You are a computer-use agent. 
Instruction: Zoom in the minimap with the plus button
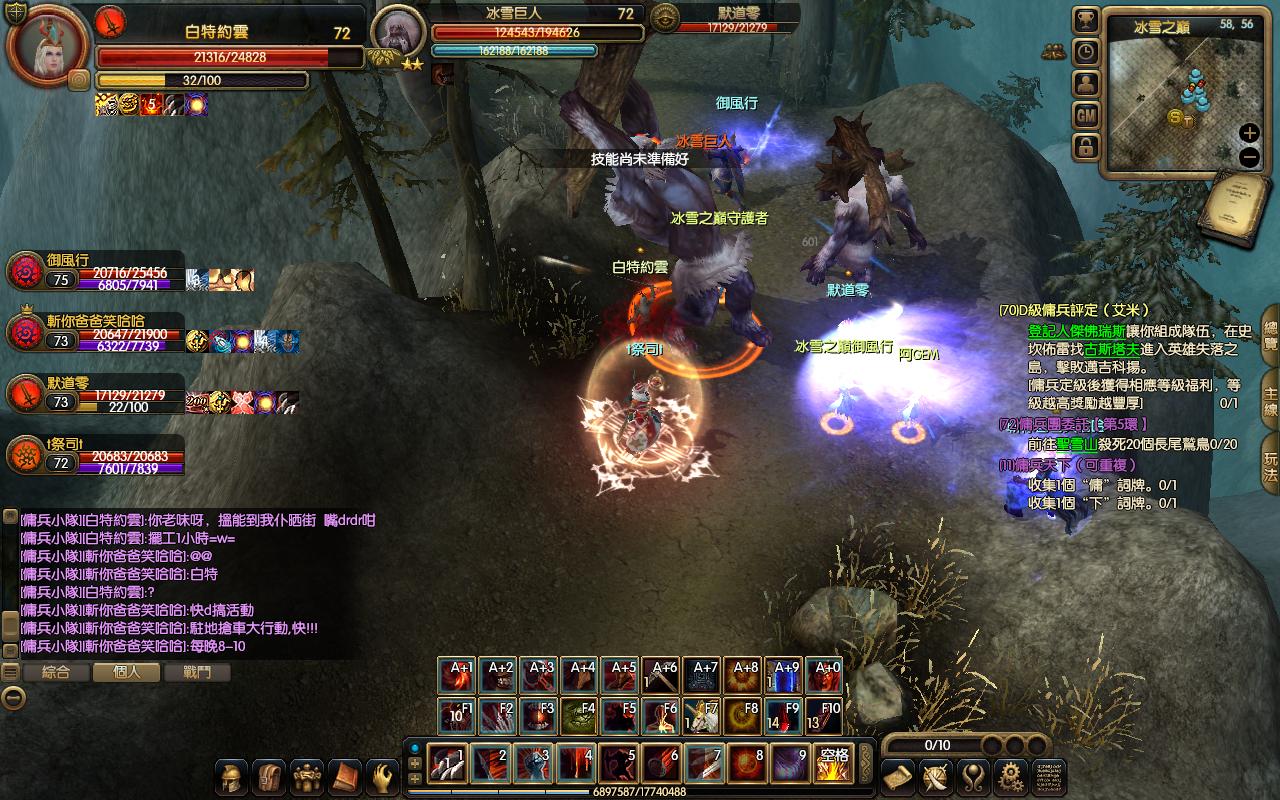pos(1249,133)
